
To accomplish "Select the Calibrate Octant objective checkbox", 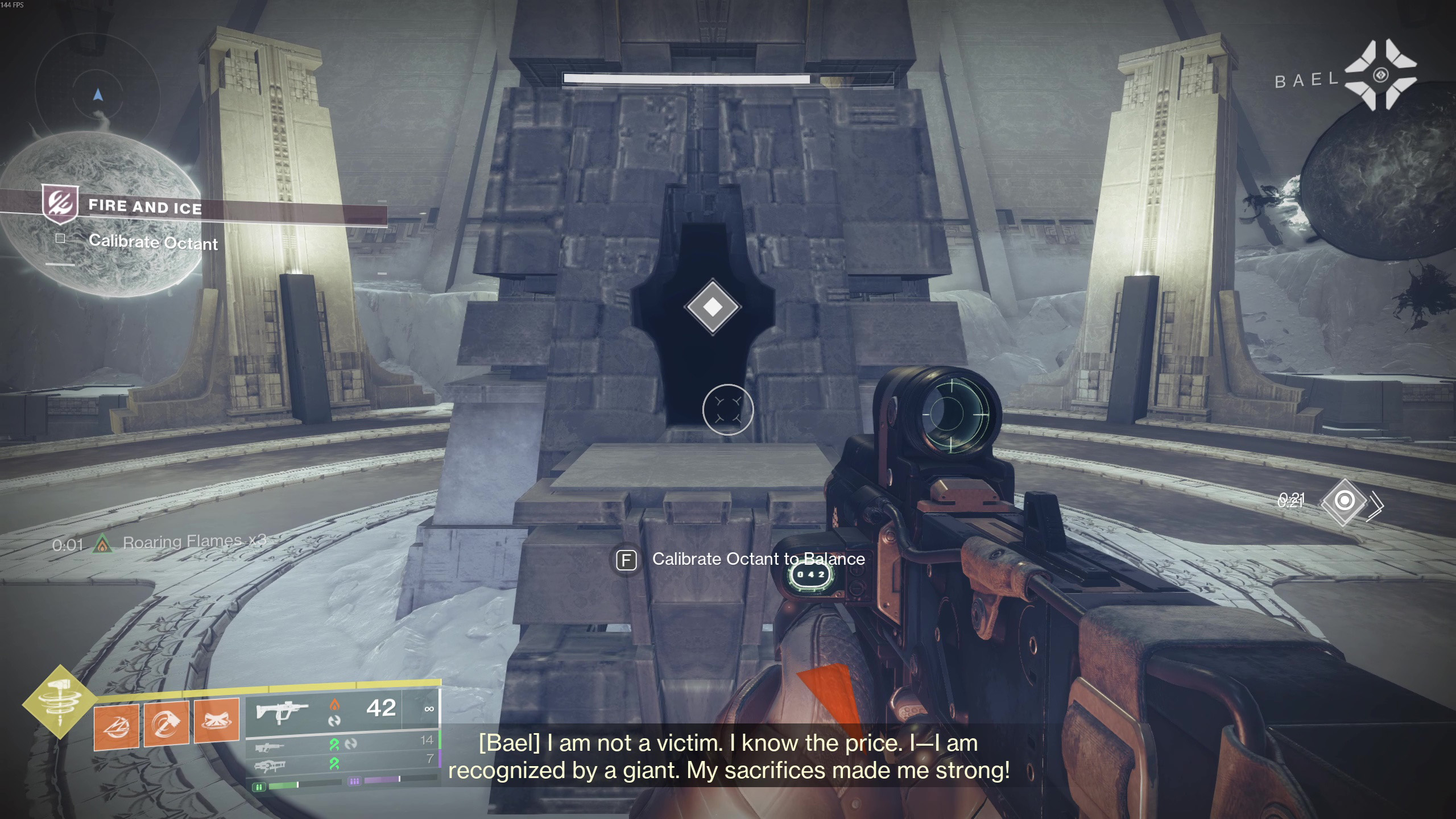I will [x=60, y=239].
